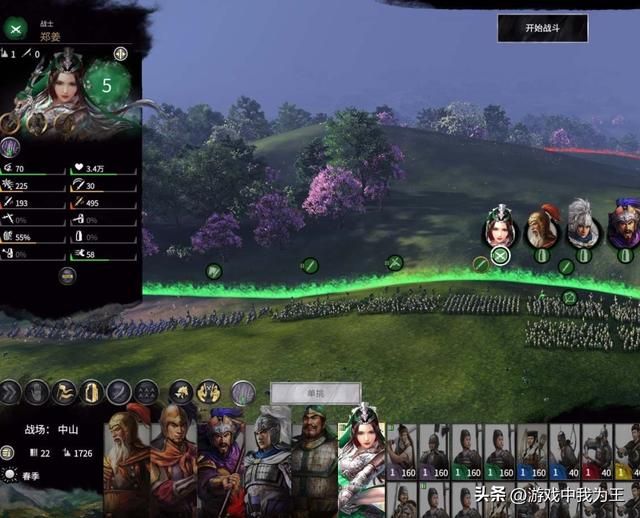Activate the purple ability icon in hero panel
The width and height of the screenshot is (640, 518).
[12, 147]
